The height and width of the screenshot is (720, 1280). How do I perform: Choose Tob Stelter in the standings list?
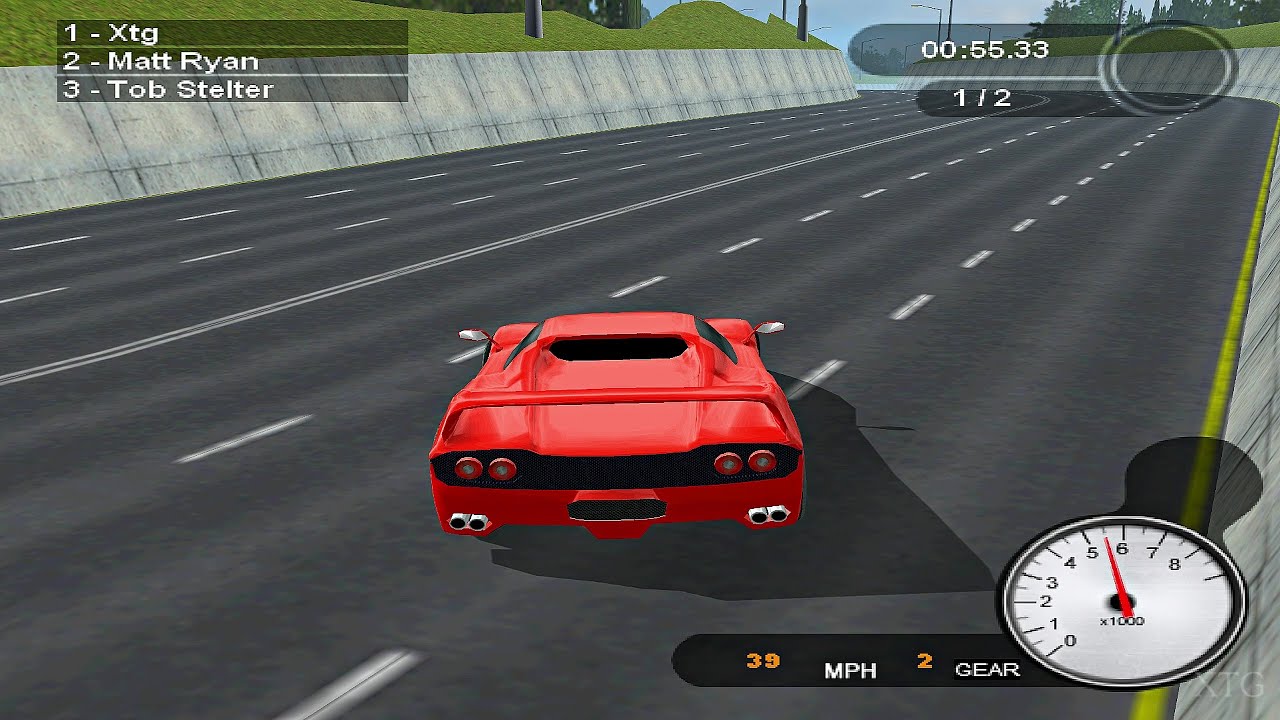tap(232, 89)
